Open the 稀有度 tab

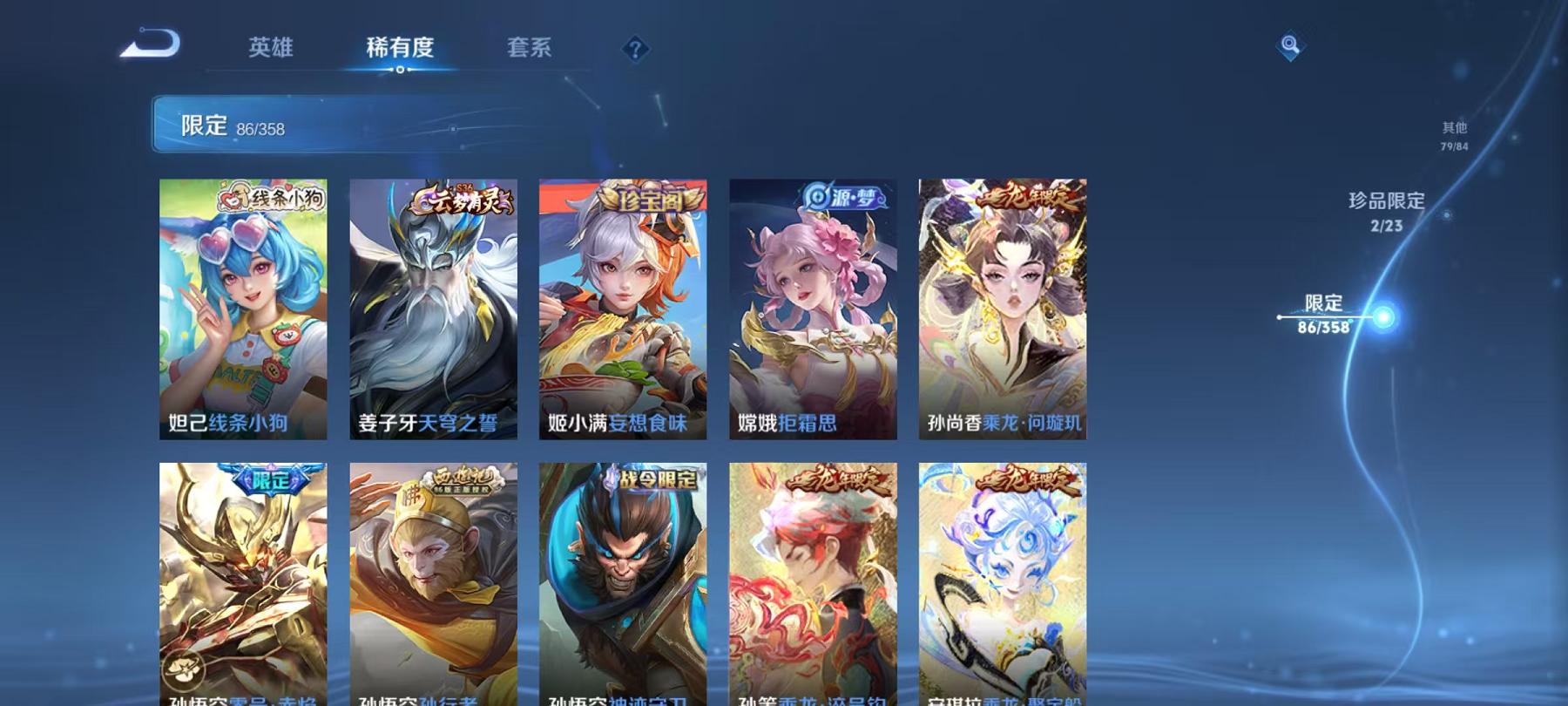pyautogui.click(x=401, y=50)
